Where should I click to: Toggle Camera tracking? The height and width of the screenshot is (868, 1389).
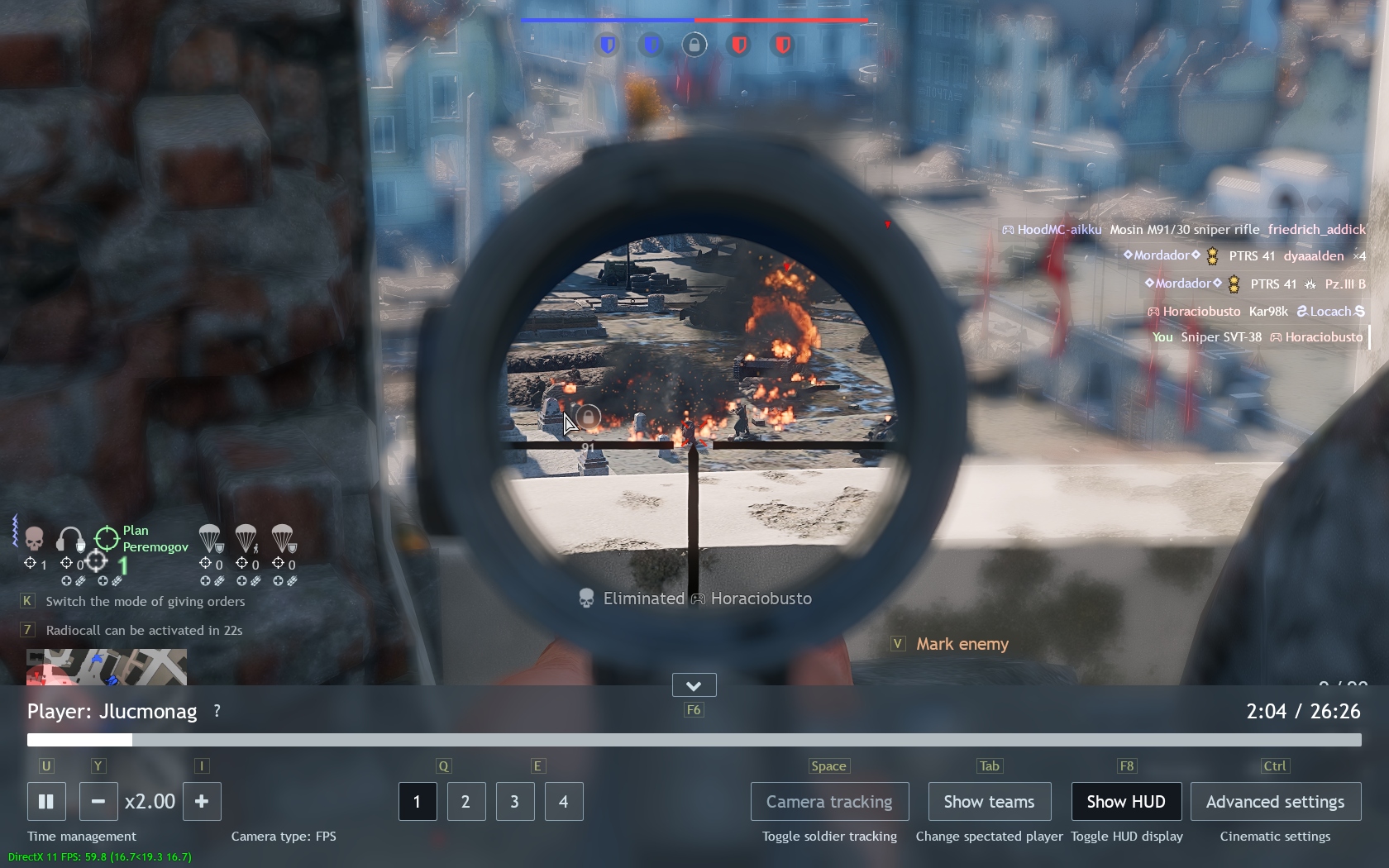[x=829, y=801]
